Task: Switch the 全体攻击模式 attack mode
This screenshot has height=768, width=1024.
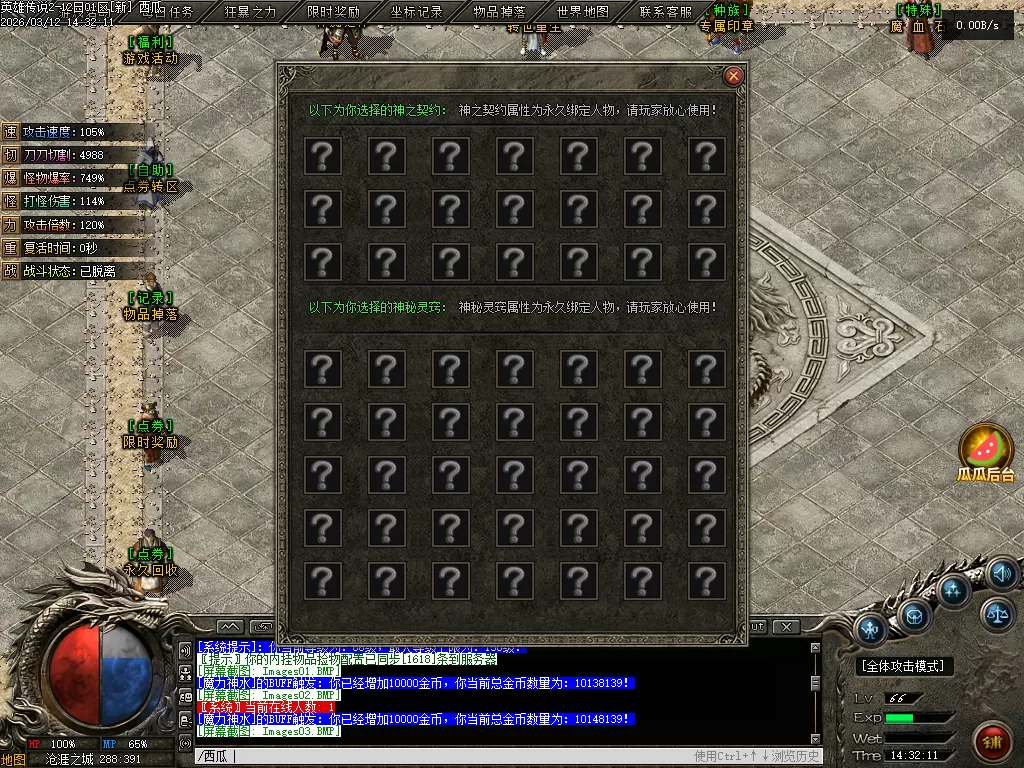Action: tap(905, 666)
